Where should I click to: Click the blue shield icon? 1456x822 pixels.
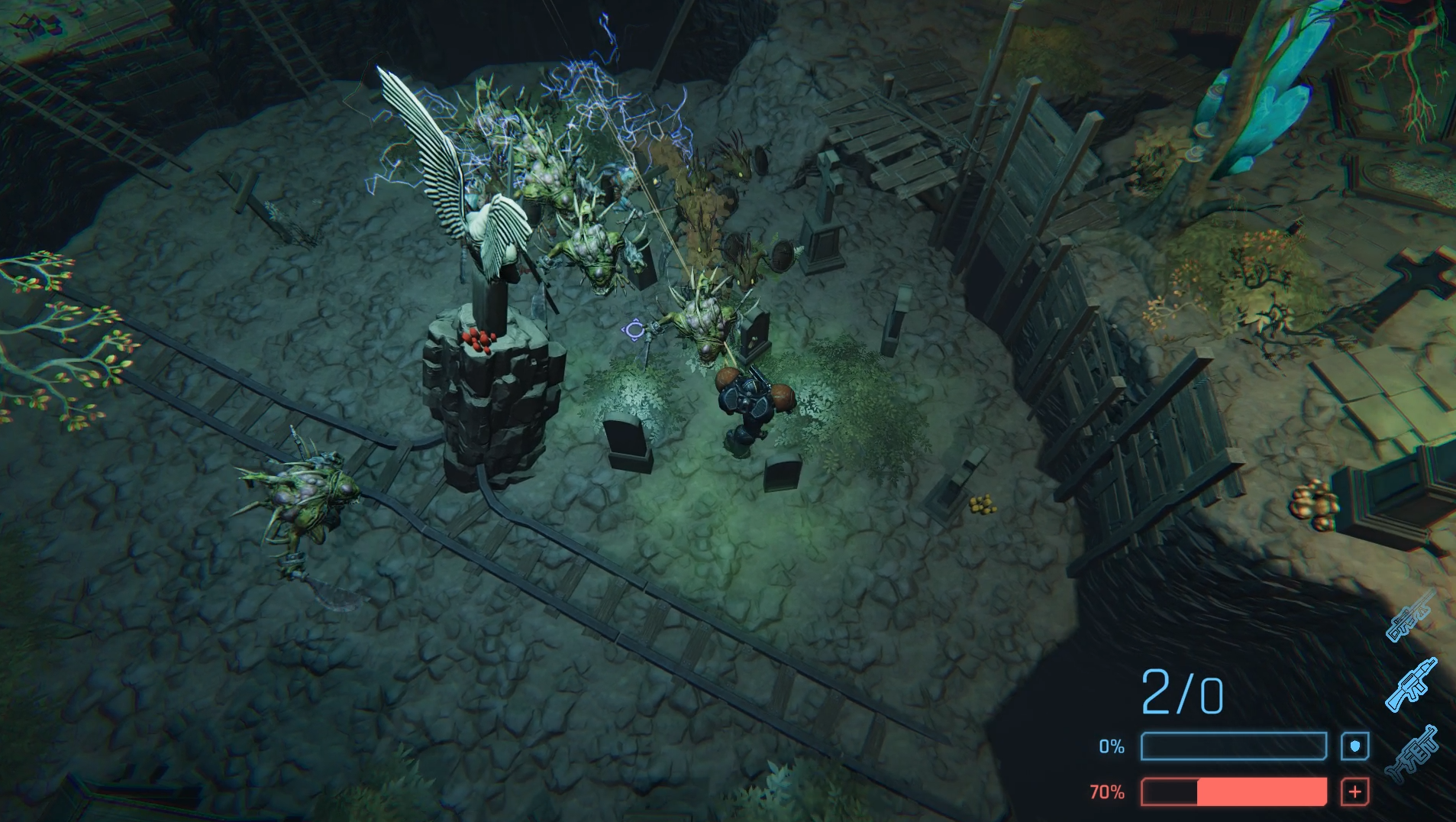click(1354, 746)
